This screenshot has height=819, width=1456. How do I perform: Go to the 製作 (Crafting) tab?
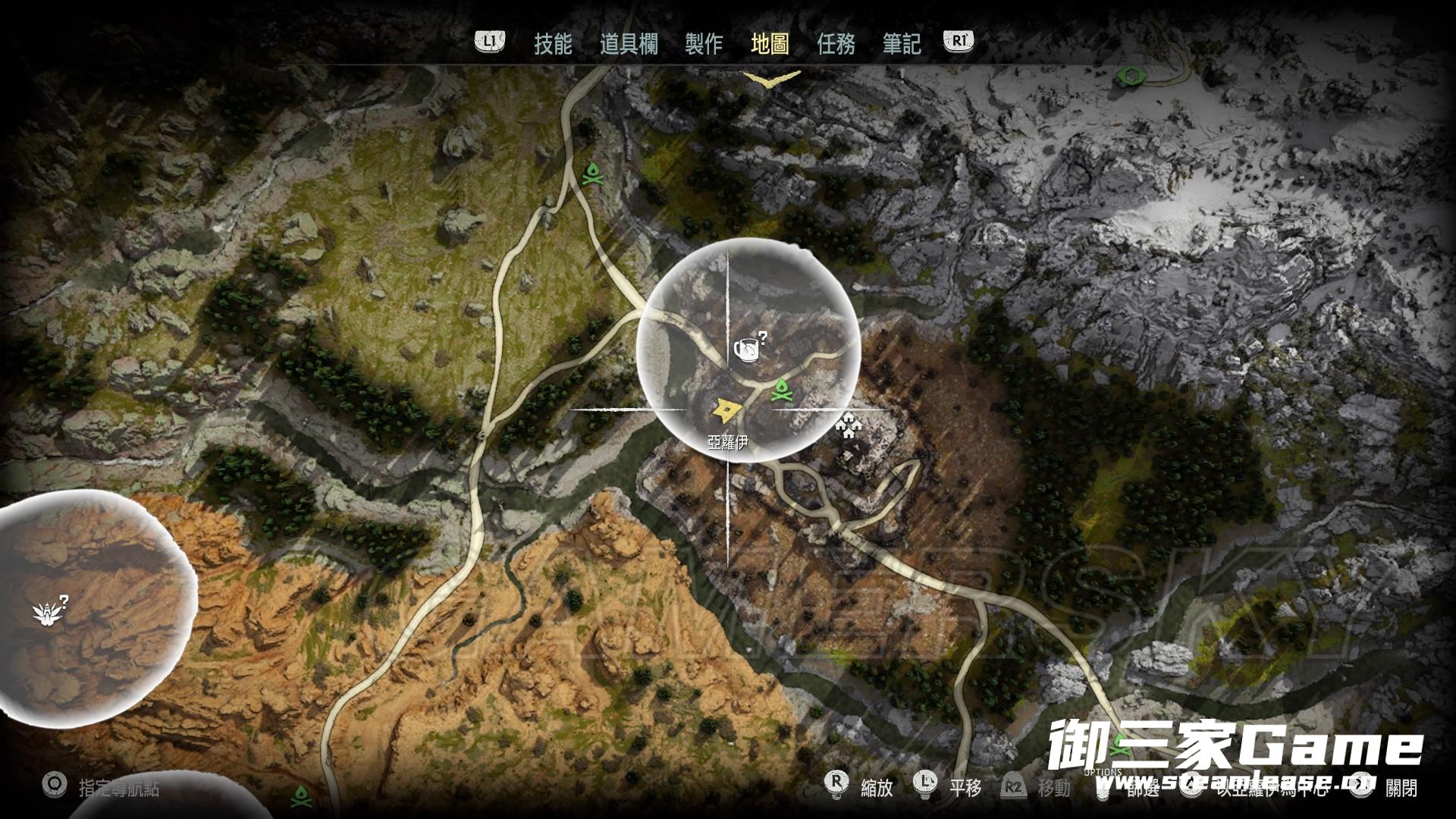703,44
